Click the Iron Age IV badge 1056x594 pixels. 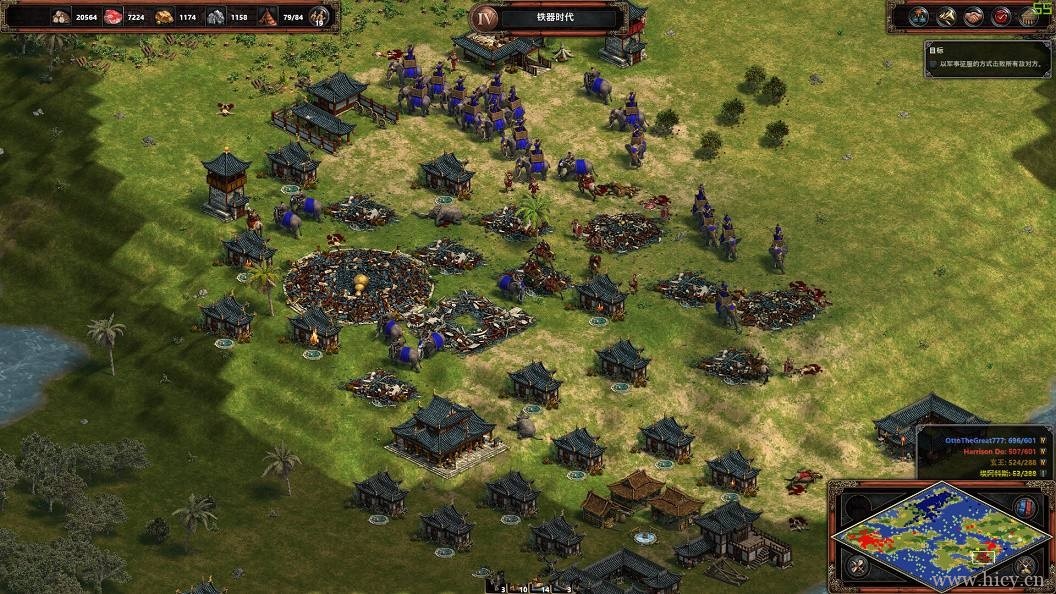click(x=485, y=17)
